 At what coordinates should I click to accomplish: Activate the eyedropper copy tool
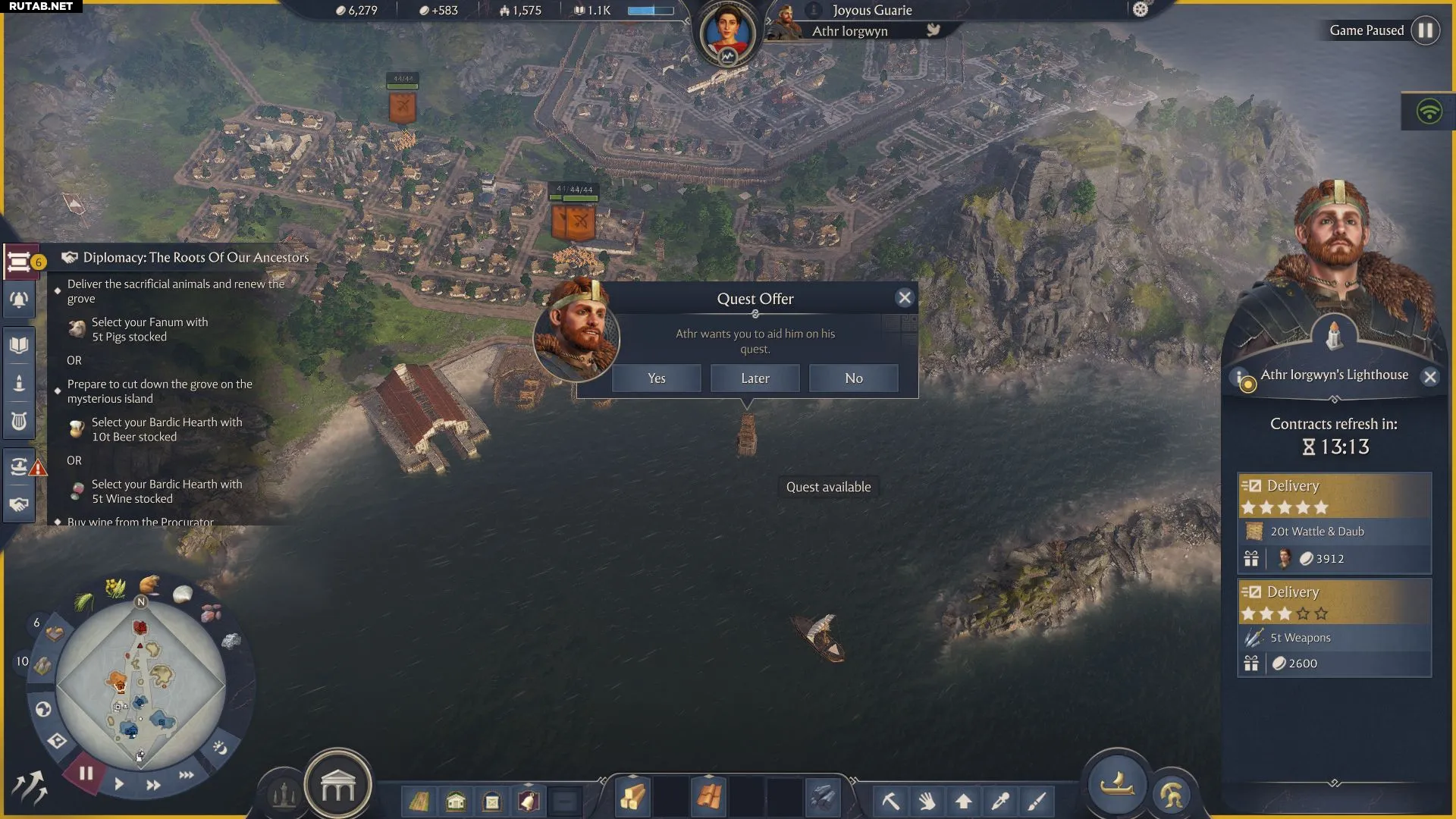(1000, 801)
